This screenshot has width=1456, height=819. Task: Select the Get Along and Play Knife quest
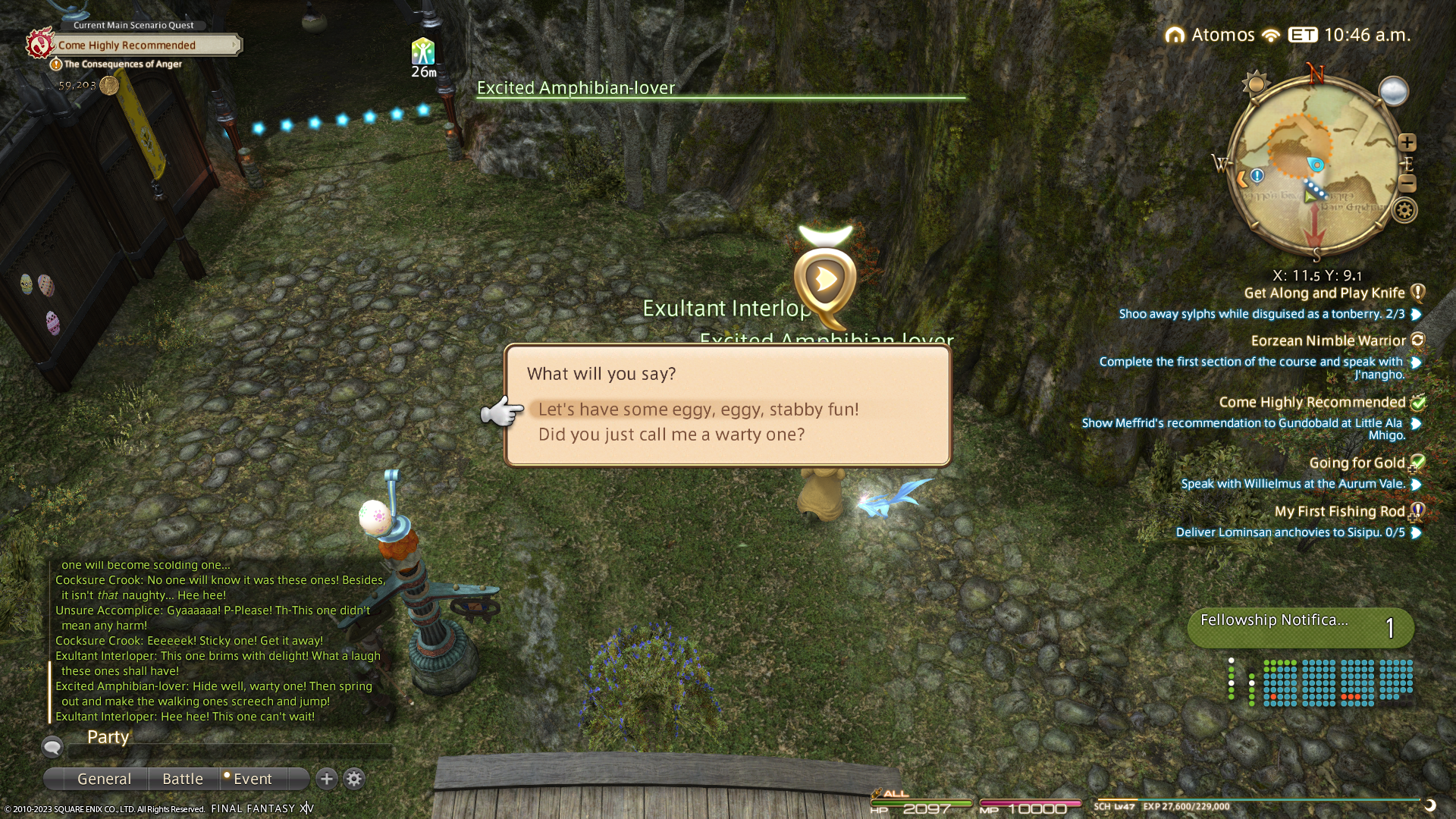pos(1324,293)
